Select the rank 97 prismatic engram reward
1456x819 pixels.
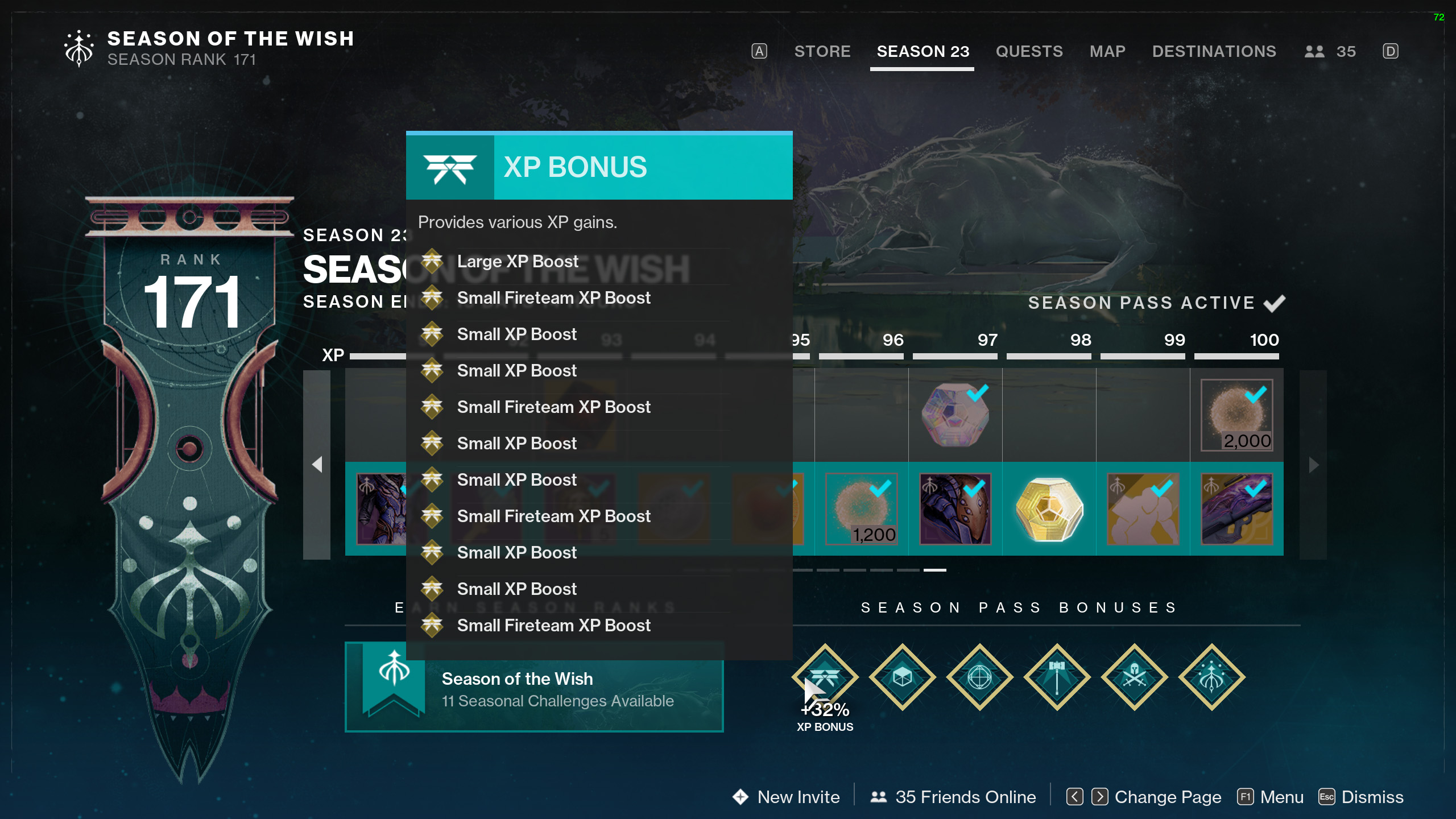click(955, 415)
